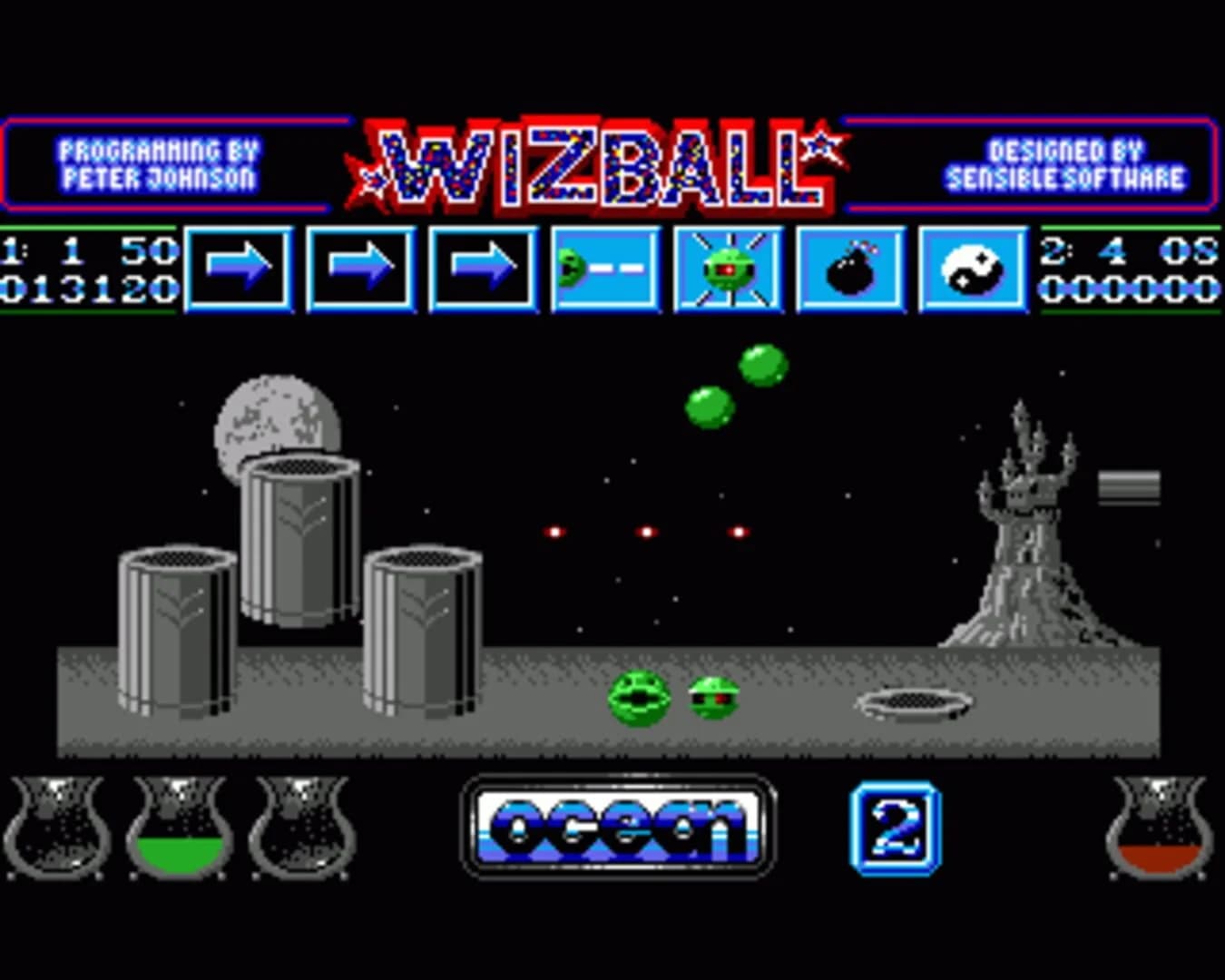Open the player 1 score counter
1225x980 pixels.
pos(91,289)
